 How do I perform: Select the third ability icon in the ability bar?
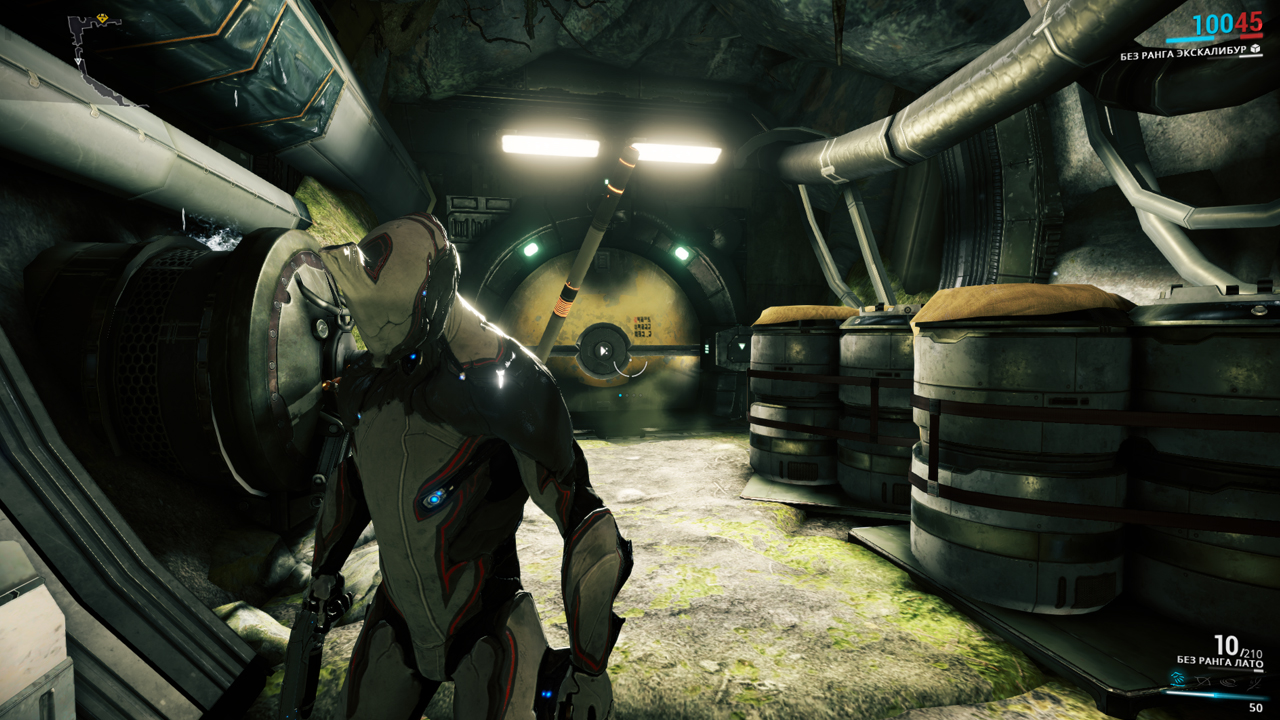[x=1227, y=681]
